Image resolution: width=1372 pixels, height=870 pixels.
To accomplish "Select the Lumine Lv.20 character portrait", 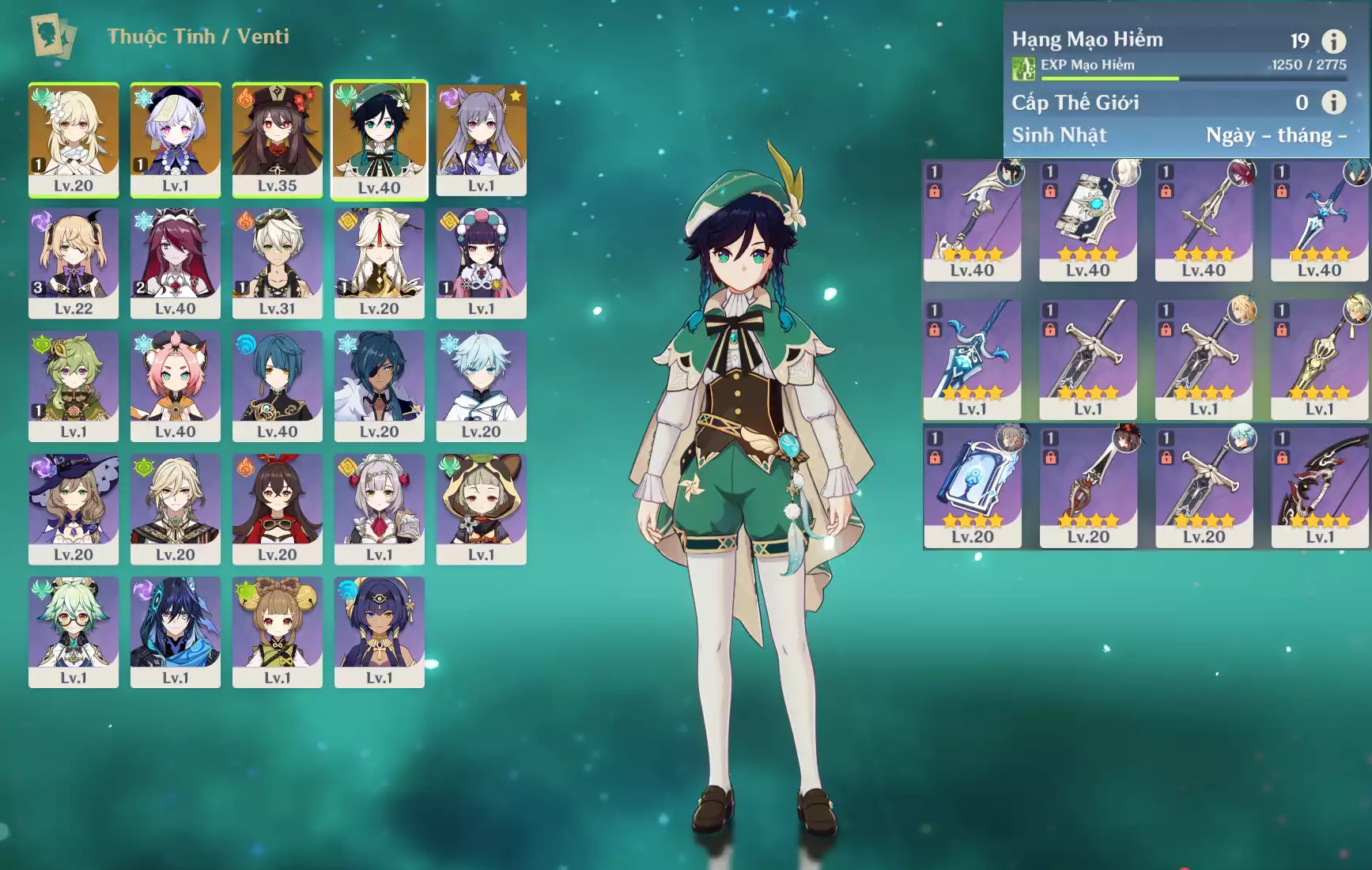I will click(74, 139).
